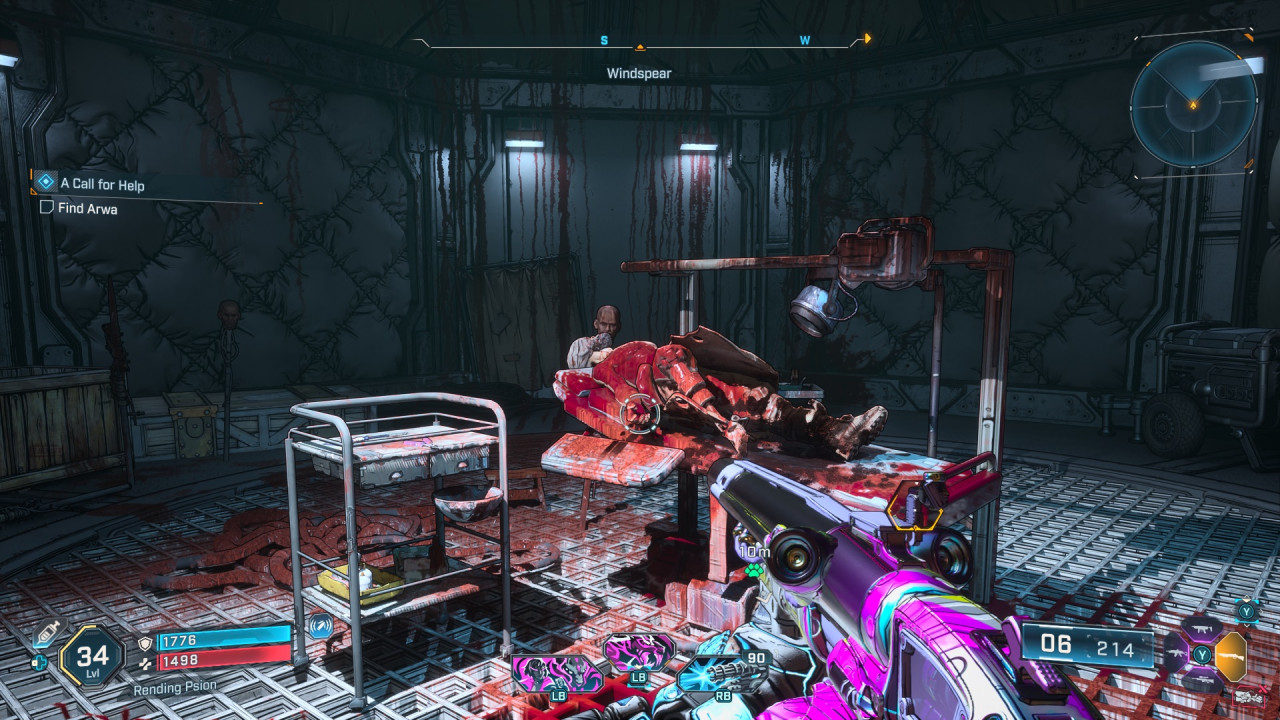1280x720 pixels.
Task: Click the grenade icon with red X
Action: coord(1249,697)
